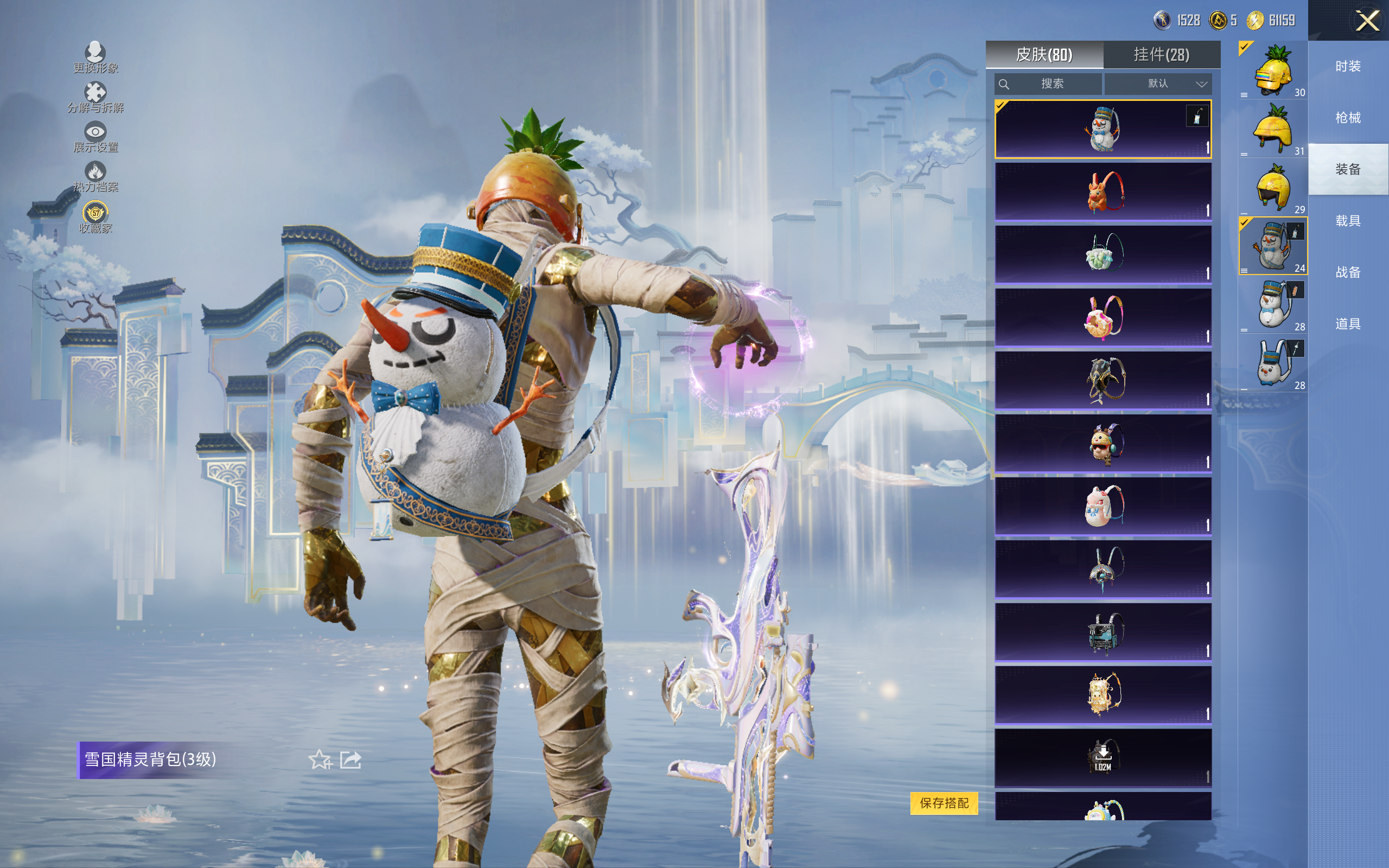The width and height of the screenshot is (1389, 868).
Task: Switch to the 皮肤(80) skins tab
Action: 1044,55
